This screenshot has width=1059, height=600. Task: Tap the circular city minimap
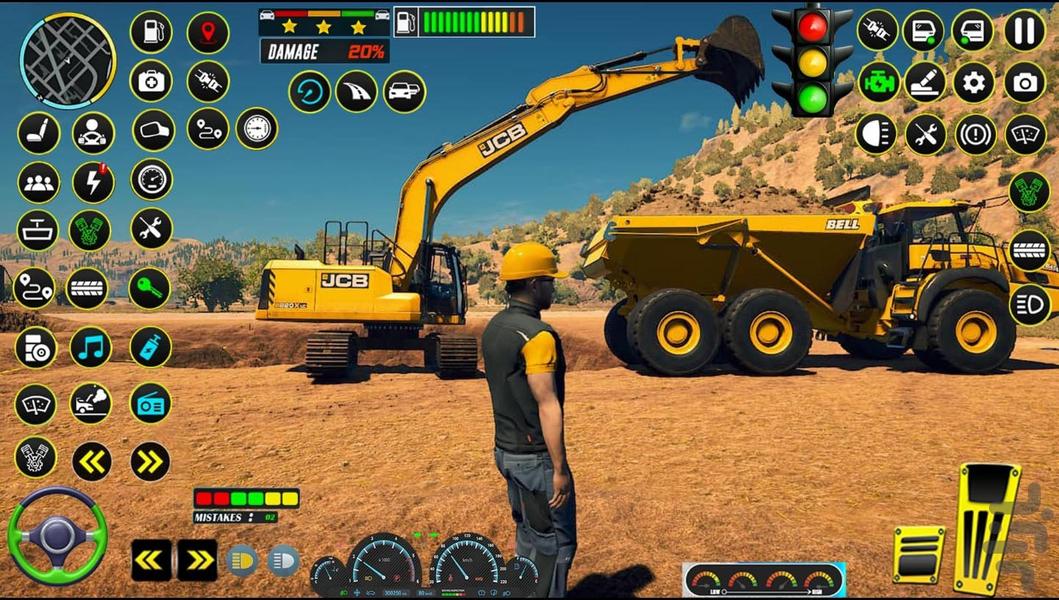[68, 60]
